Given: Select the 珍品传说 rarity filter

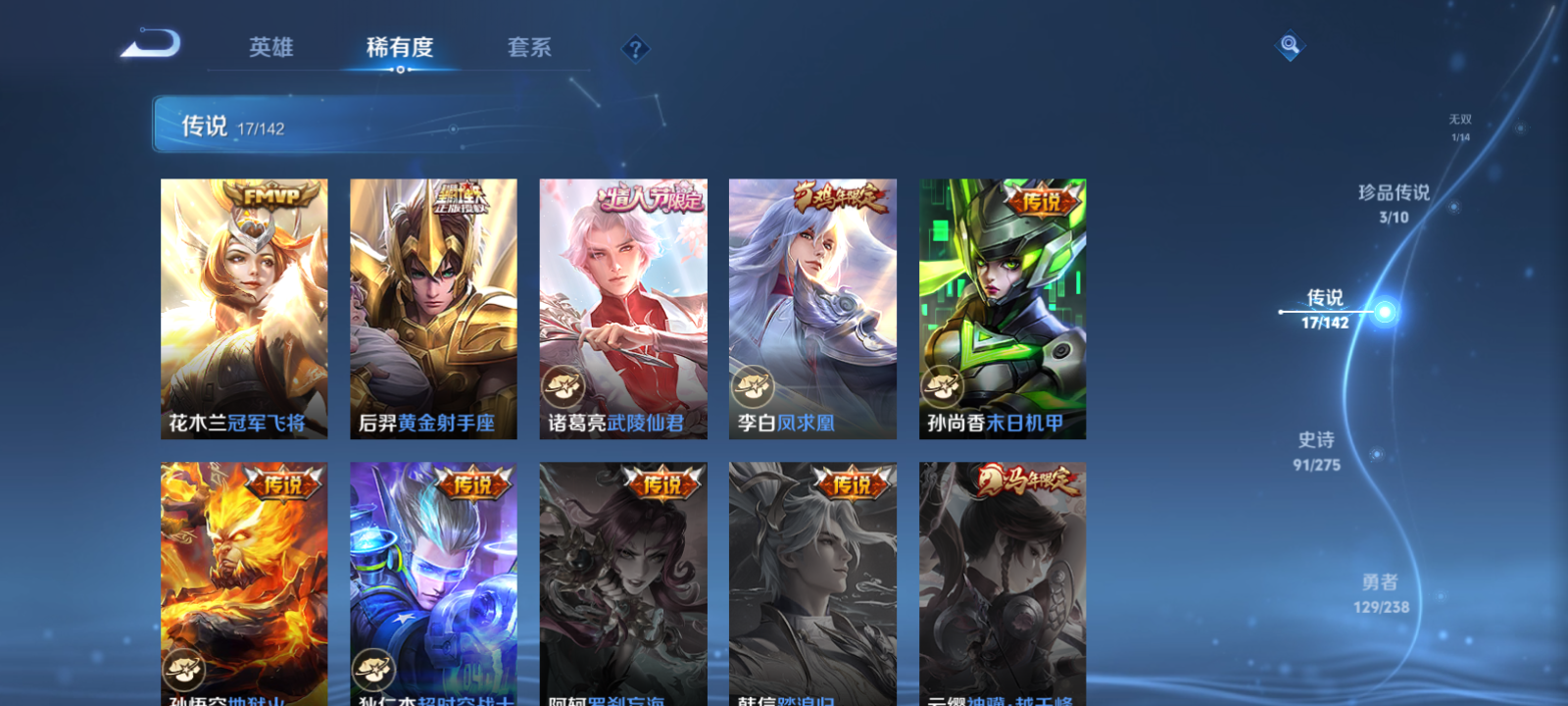Looking at the screenshot, I should click(1396, 201).
